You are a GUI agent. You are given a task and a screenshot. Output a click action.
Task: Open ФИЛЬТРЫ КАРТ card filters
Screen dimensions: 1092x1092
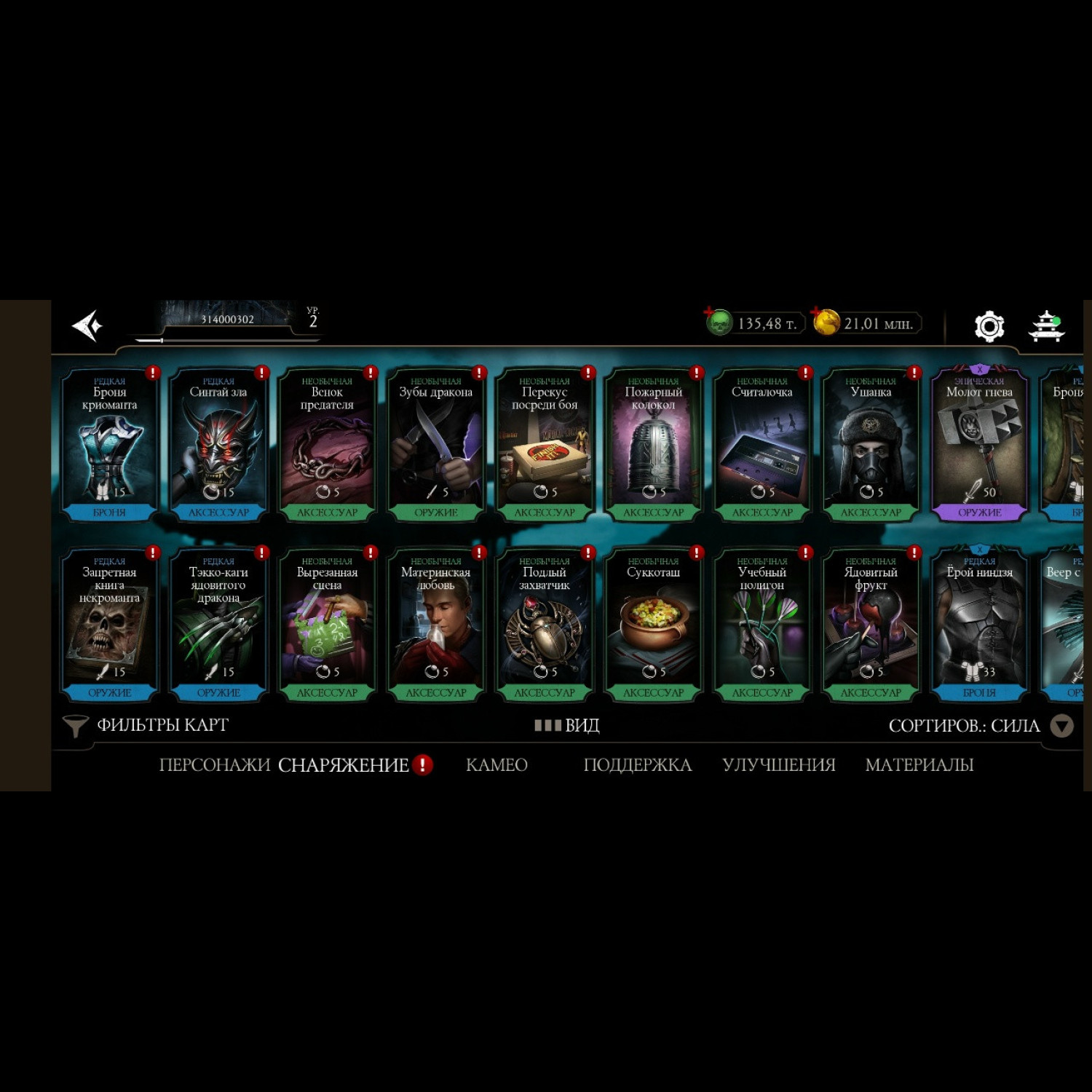[146, 725]
